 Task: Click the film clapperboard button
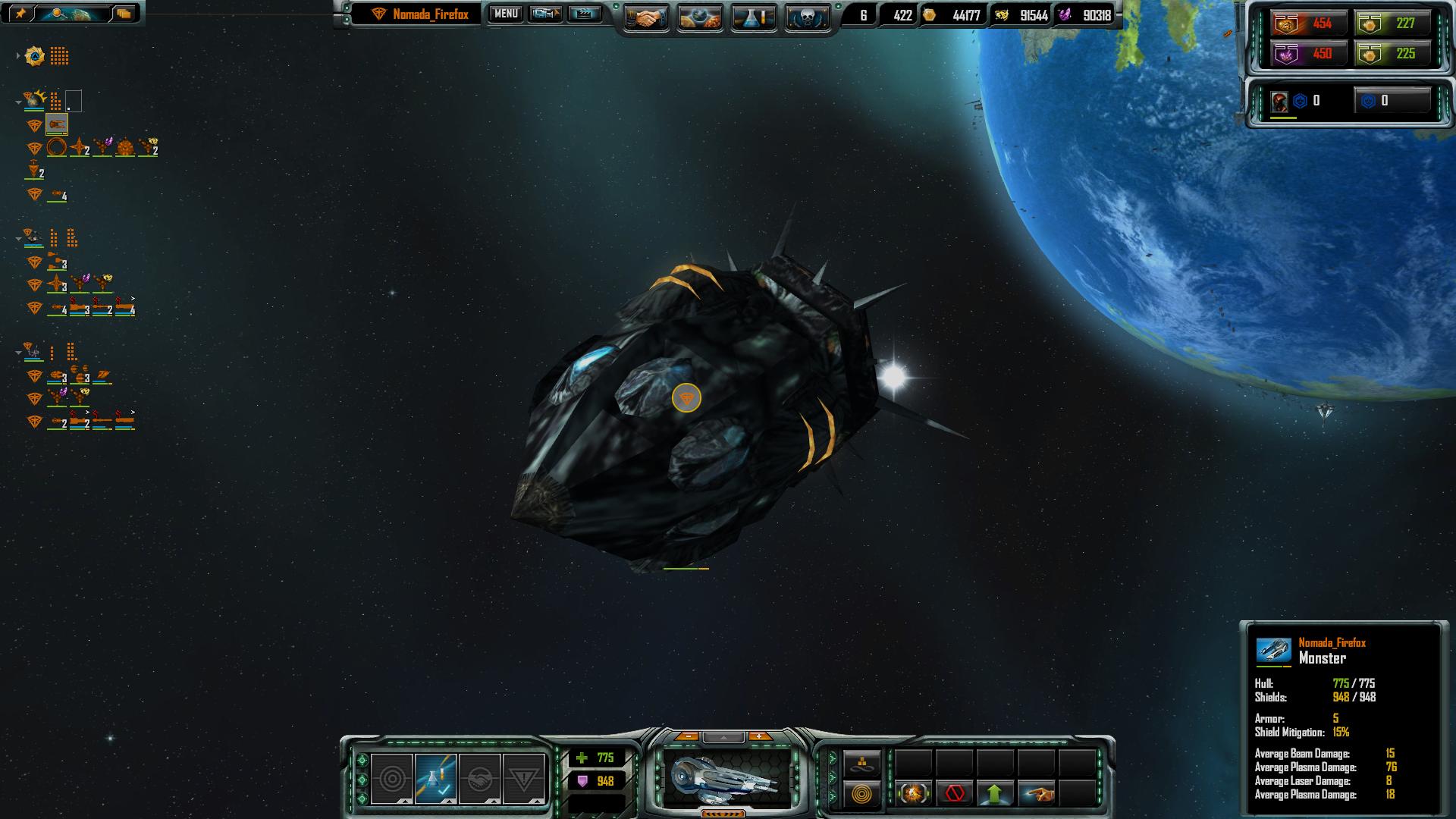coord(584,14)
